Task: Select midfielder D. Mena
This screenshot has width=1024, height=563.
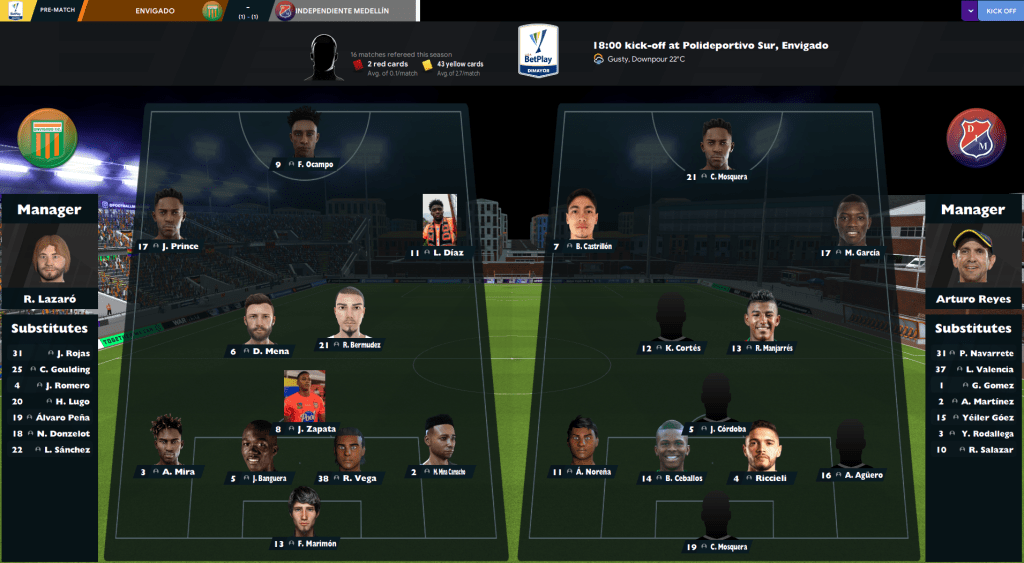Action: click(259, 324)
